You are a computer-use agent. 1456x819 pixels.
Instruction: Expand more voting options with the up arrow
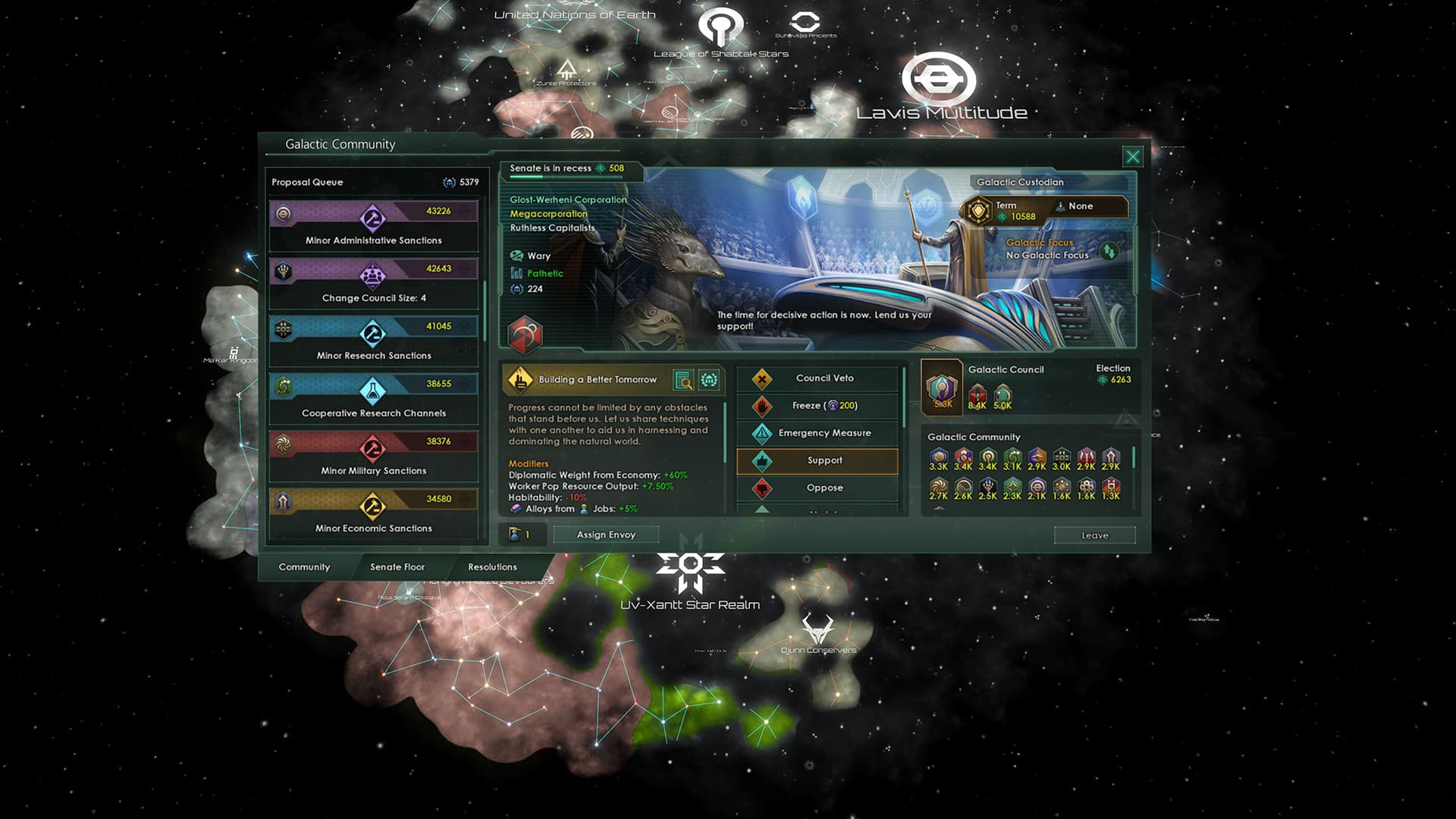point(762,509)
